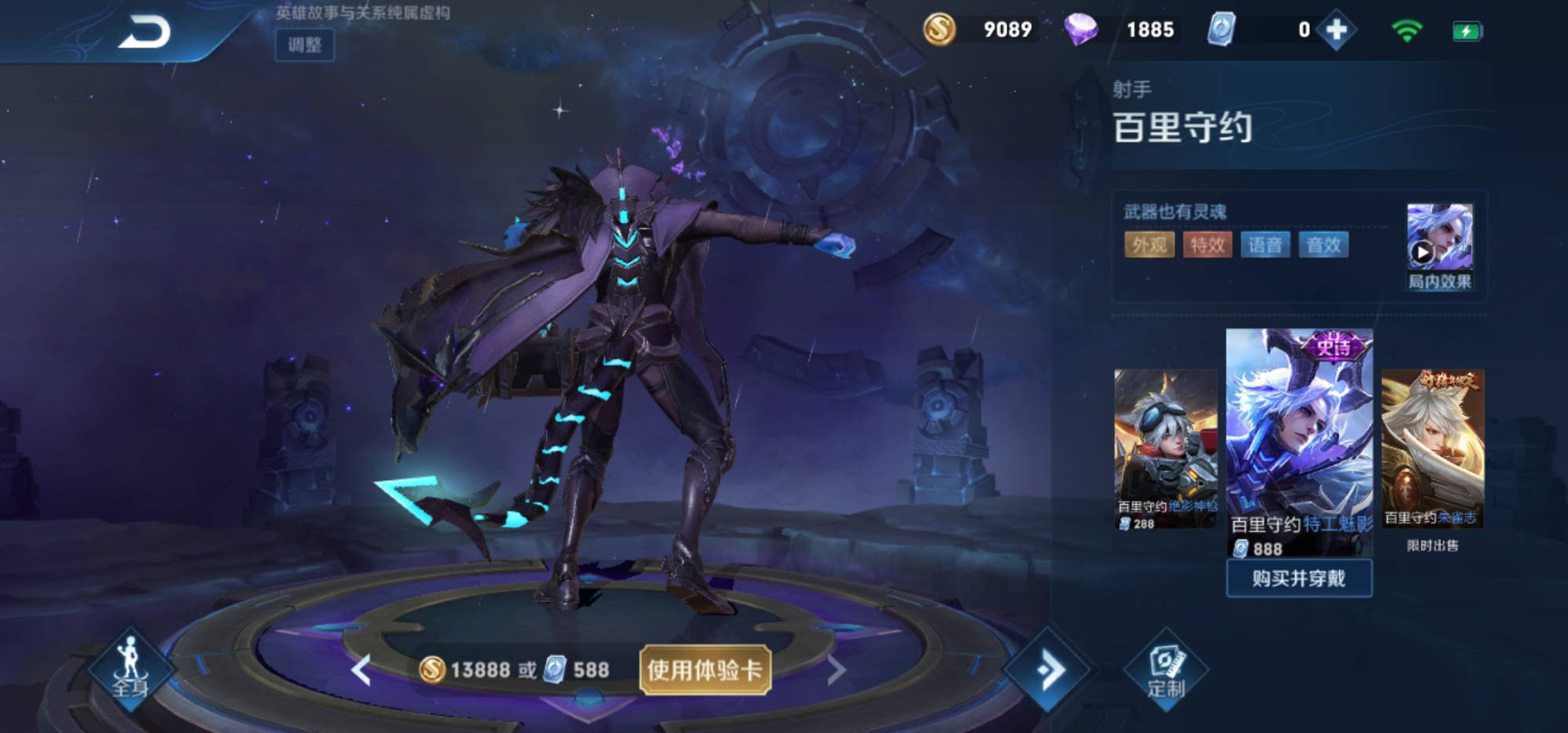Image resolution: width=1568 pixels, height=733 pixels.
Task: Open the 定制 customization menu
Action: [x=1166, y=670]
